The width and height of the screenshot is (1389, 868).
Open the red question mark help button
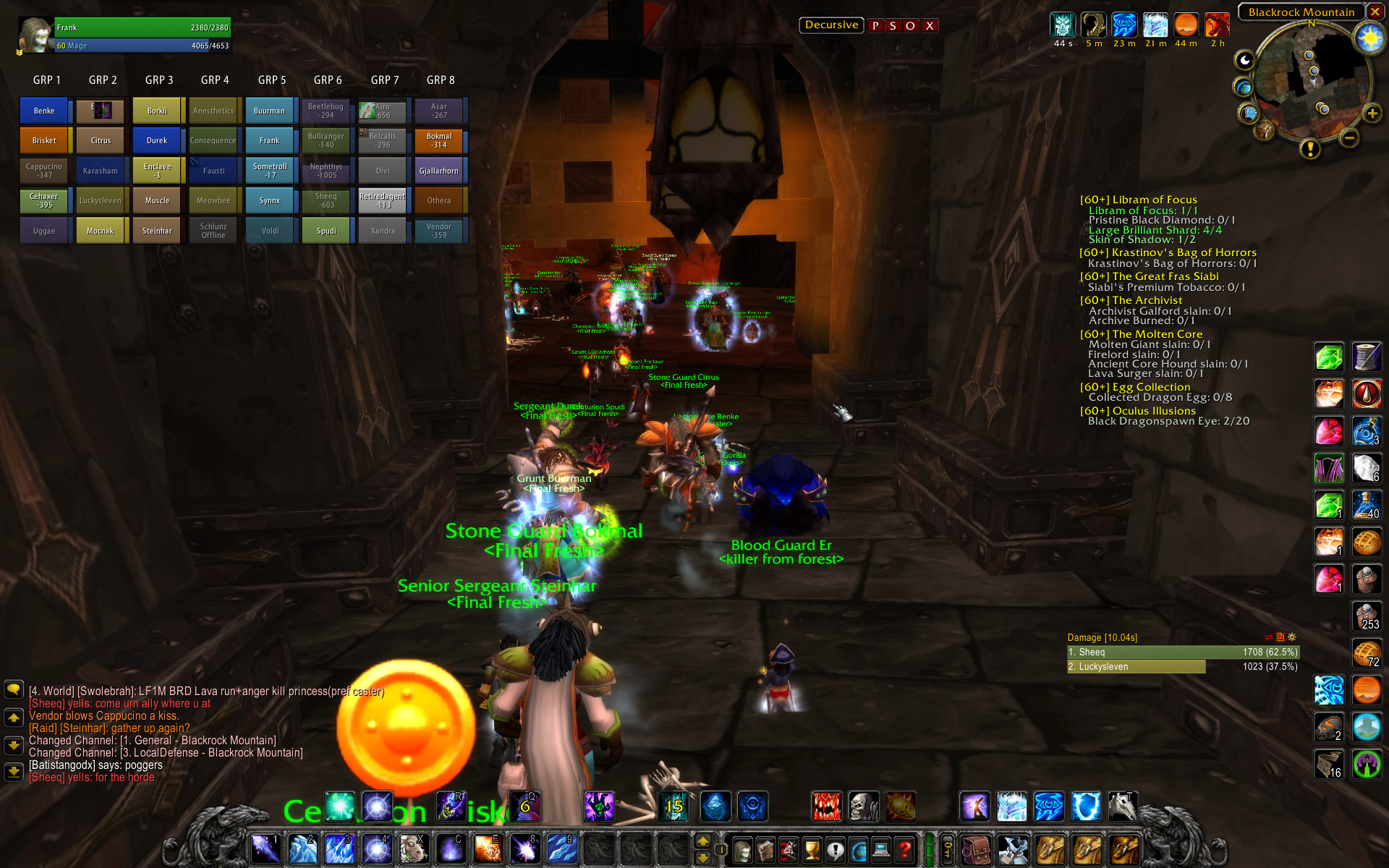(x=904, y=850)
